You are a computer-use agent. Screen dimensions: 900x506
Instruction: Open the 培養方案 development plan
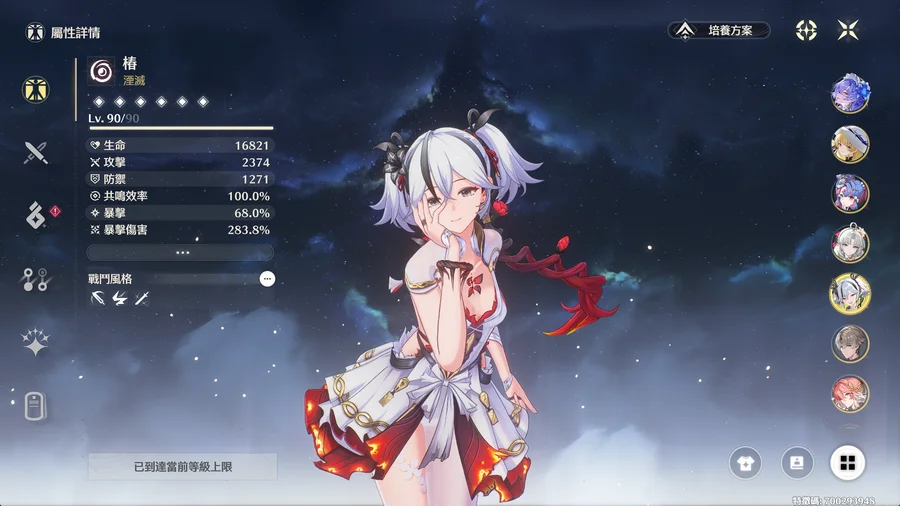[x=719, y=30]
